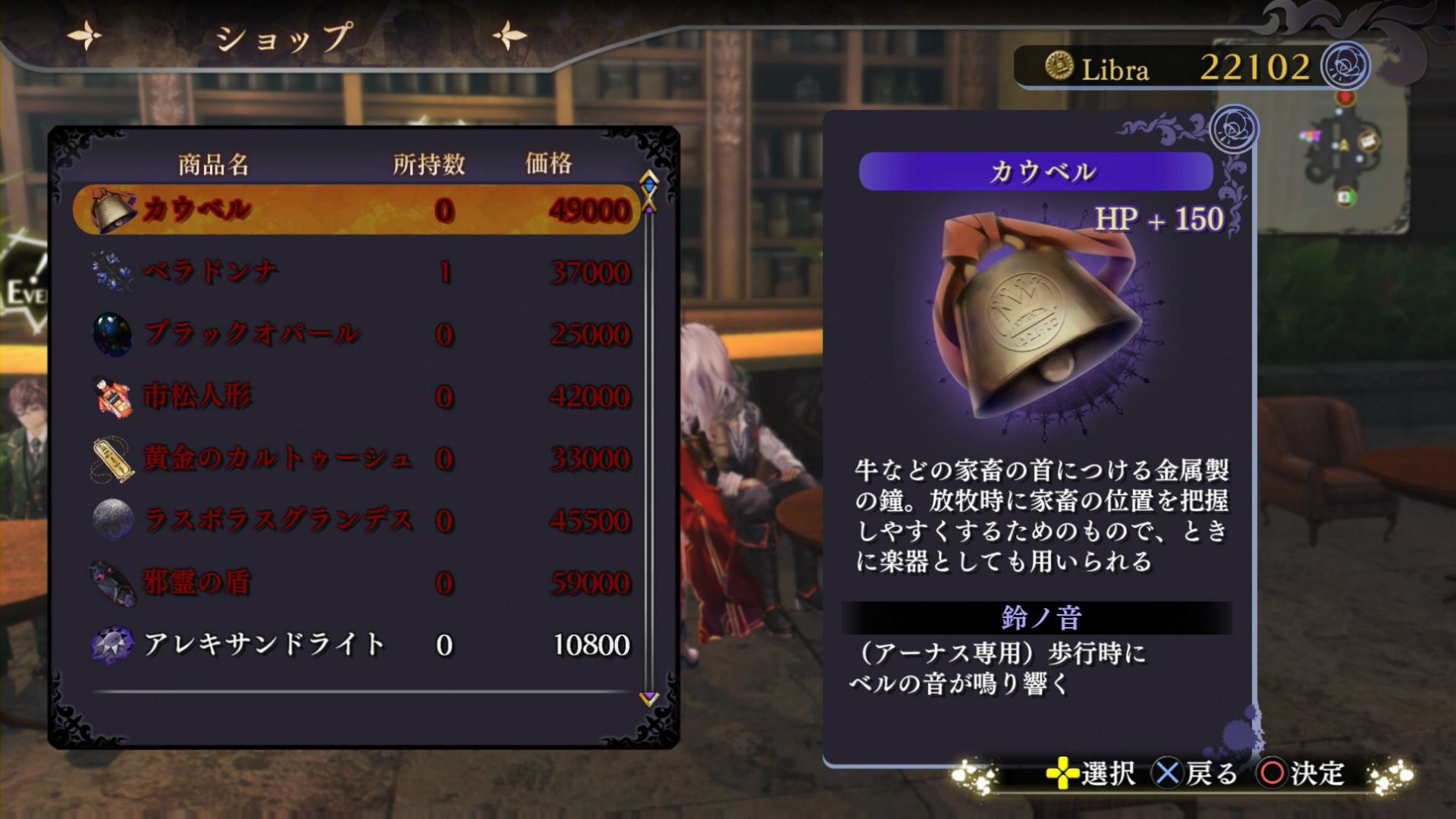Pick the 市松人形 item
Screen dimensions: 1456x819
pyautogui.click(x=356, y=396)
